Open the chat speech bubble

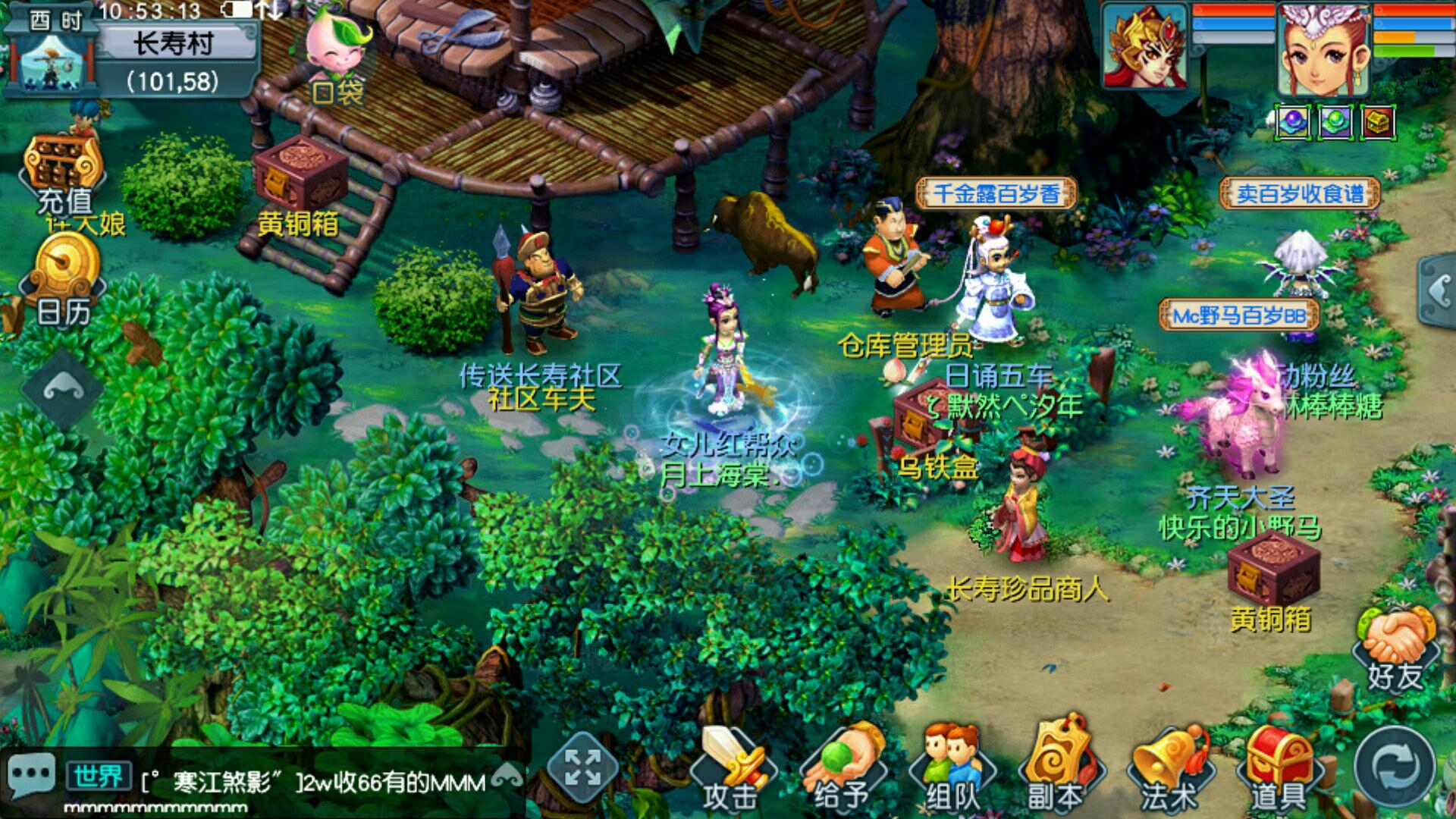point(30,775)
